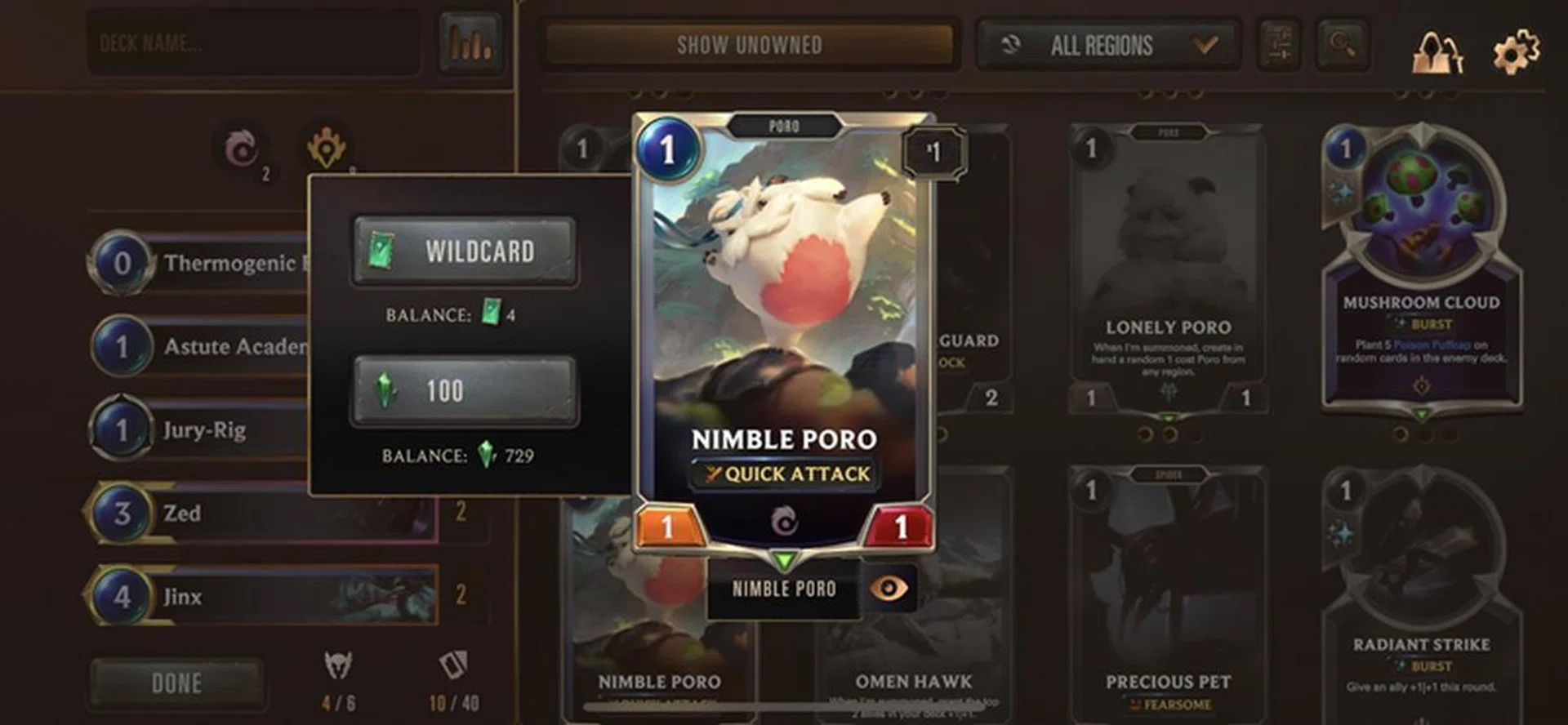Select the Precious Pet card

1168,596
